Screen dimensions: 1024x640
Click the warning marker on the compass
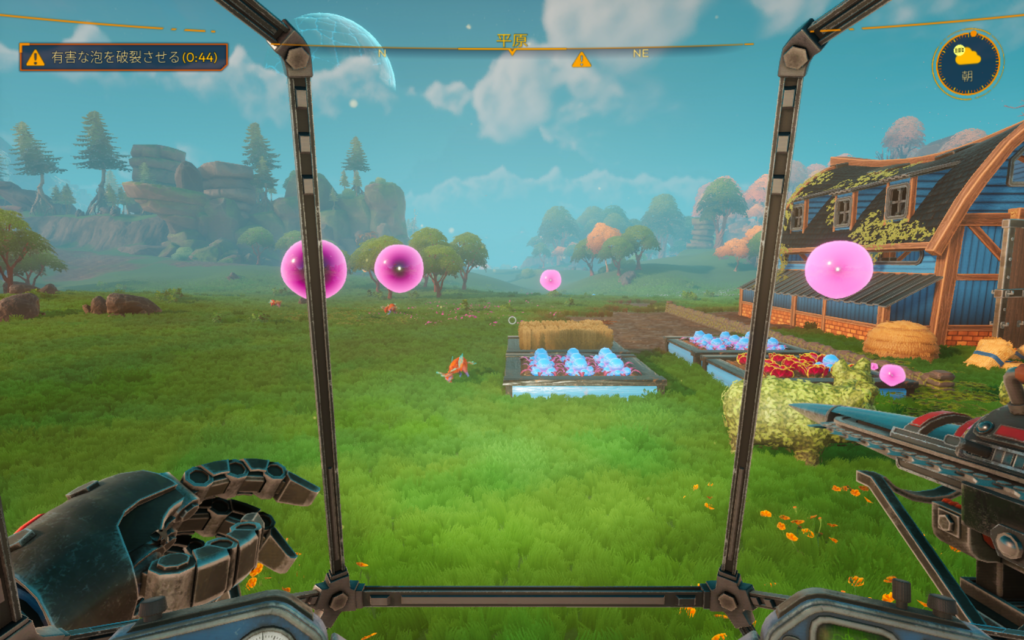[581, 60]
